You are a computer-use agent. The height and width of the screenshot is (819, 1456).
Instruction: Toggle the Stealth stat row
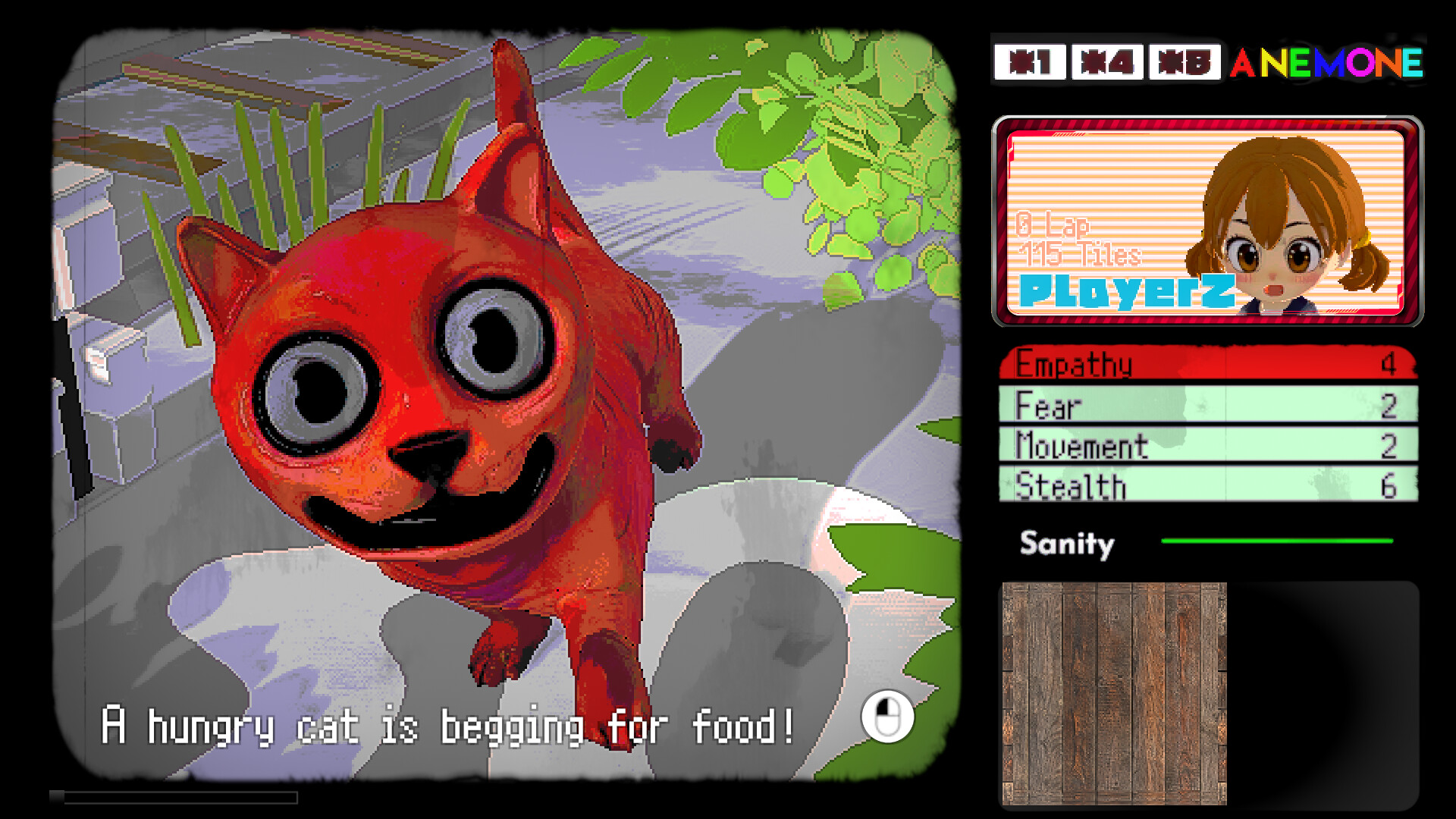click(1206, 485)
